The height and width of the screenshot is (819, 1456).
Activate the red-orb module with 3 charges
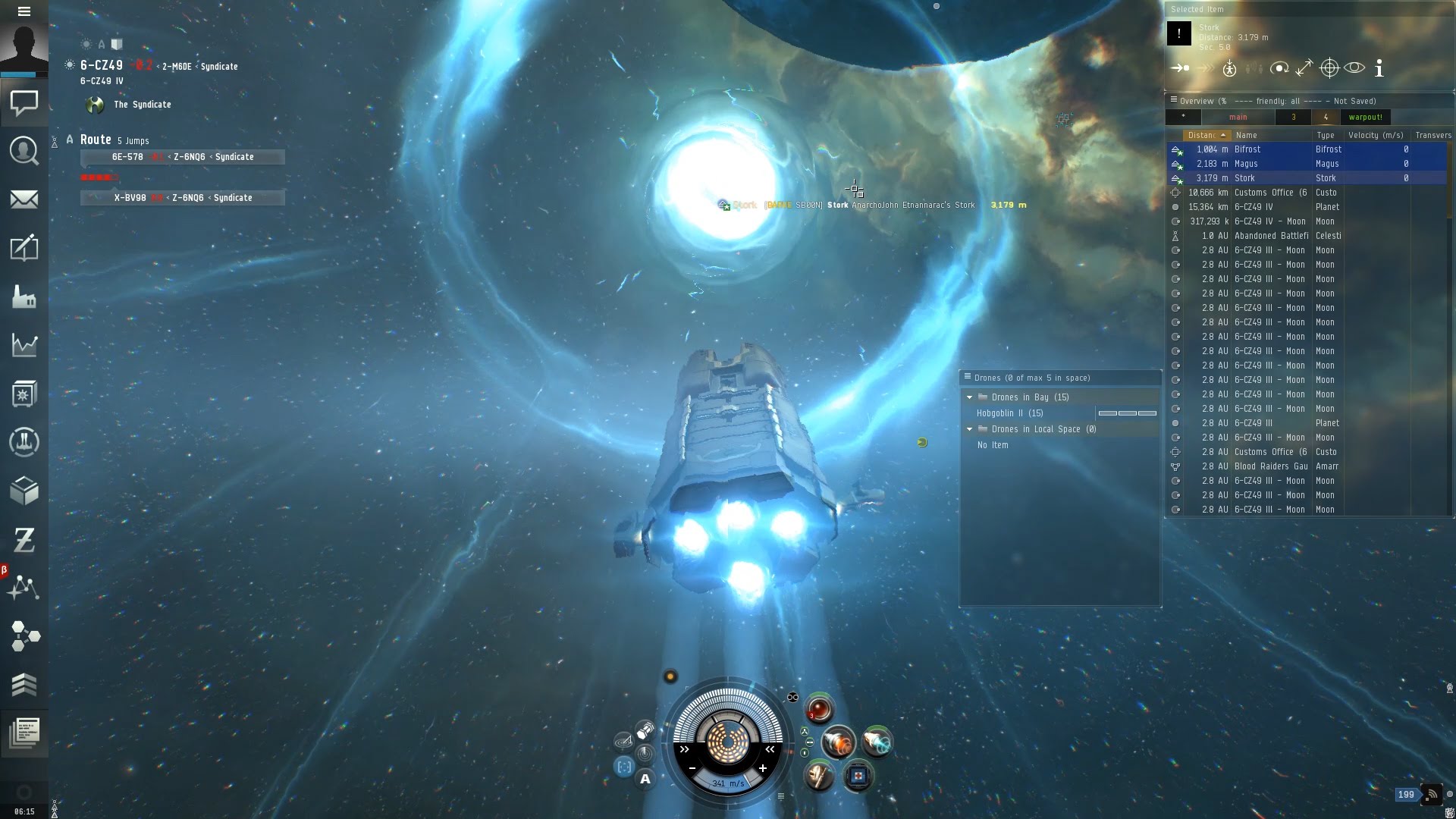pyautogui.click(x=819, y=709)
